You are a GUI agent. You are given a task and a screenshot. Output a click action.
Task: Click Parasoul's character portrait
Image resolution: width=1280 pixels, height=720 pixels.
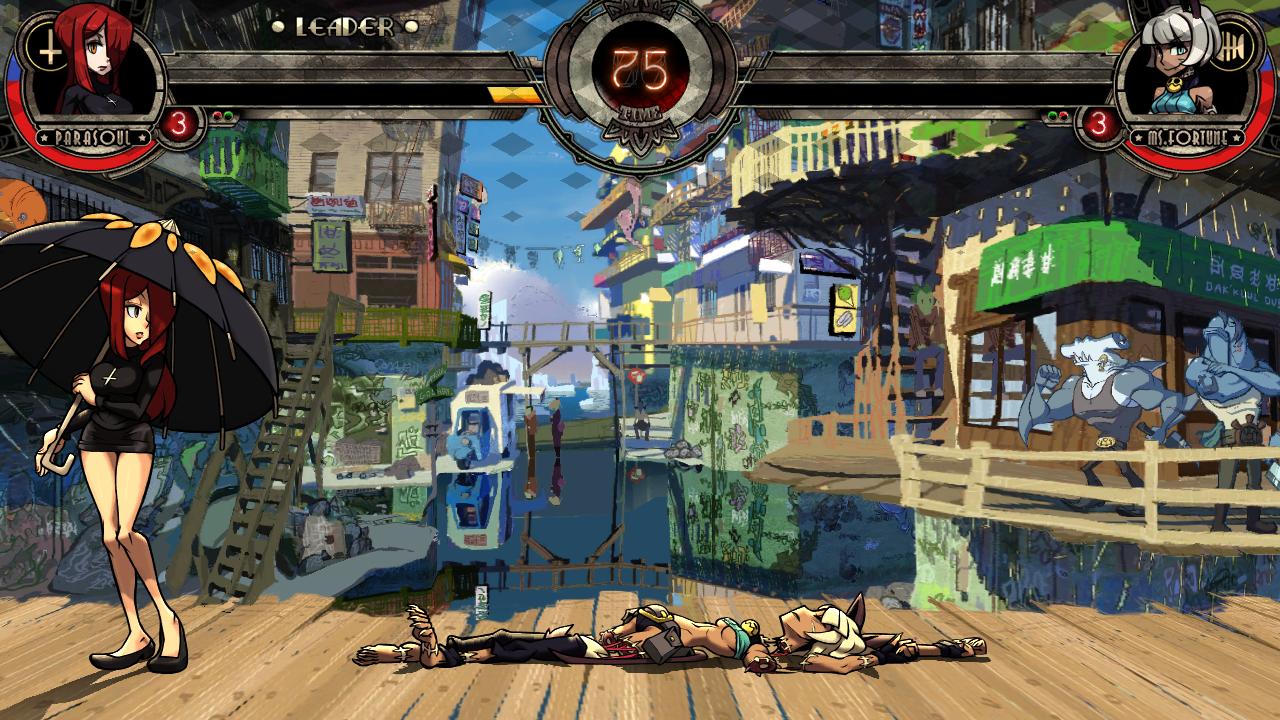95,68
